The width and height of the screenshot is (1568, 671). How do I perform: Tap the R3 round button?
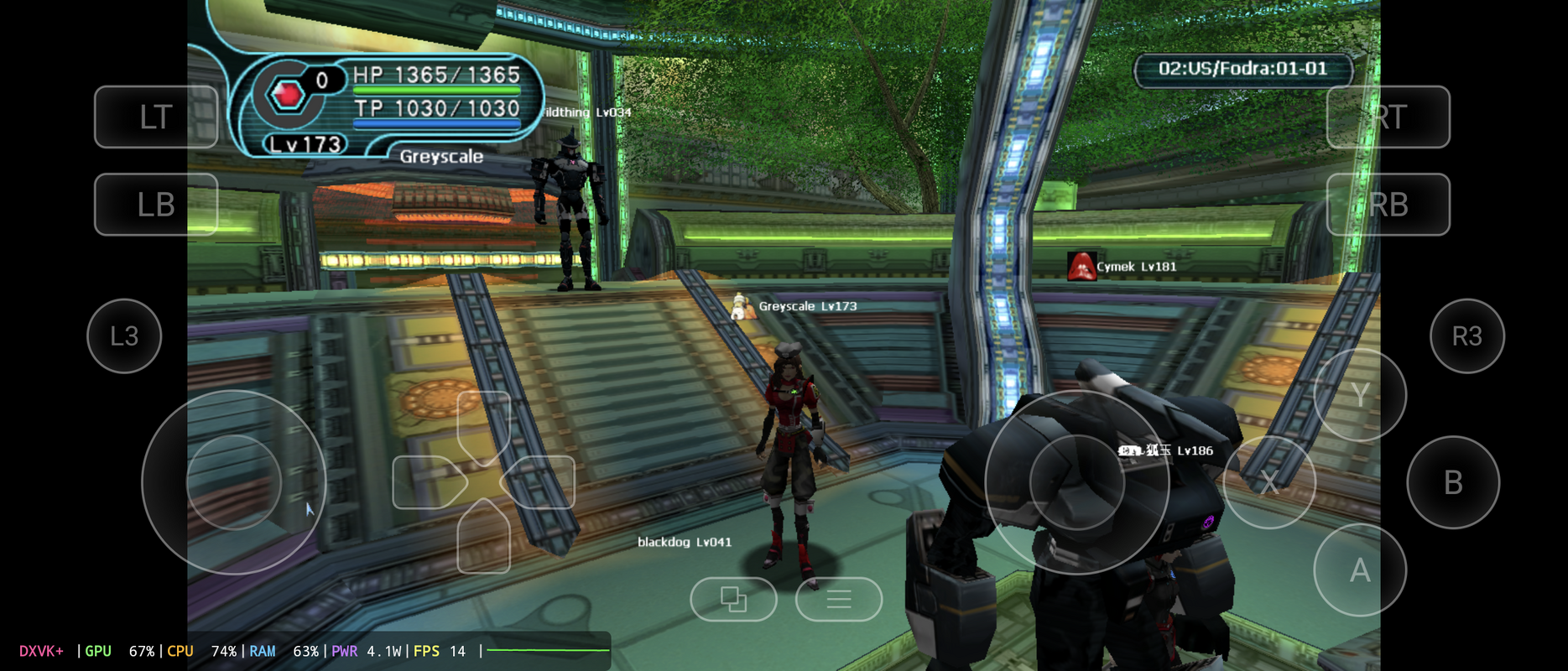point(1466,335)
